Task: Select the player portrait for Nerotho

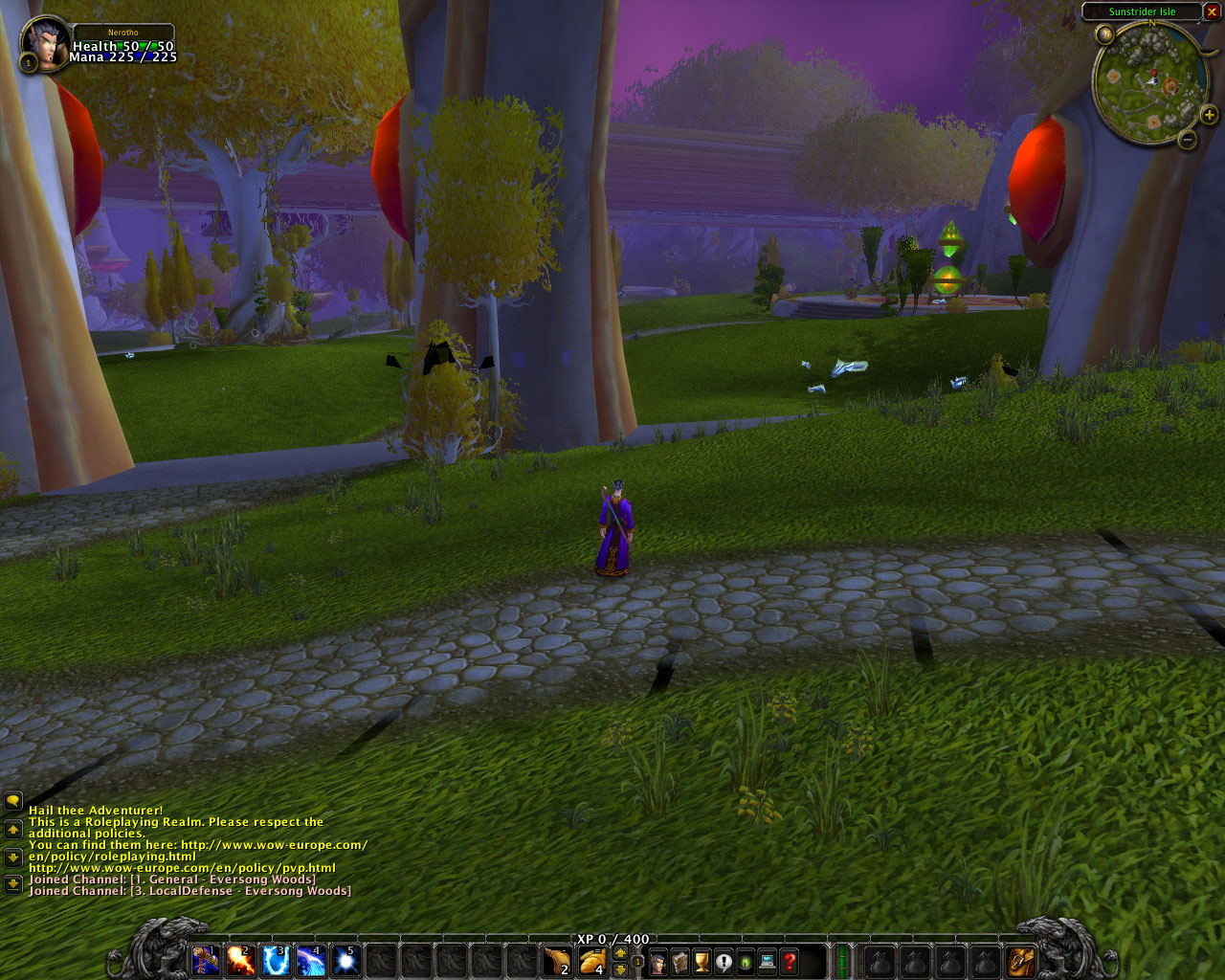Action: tap(44, 42)
